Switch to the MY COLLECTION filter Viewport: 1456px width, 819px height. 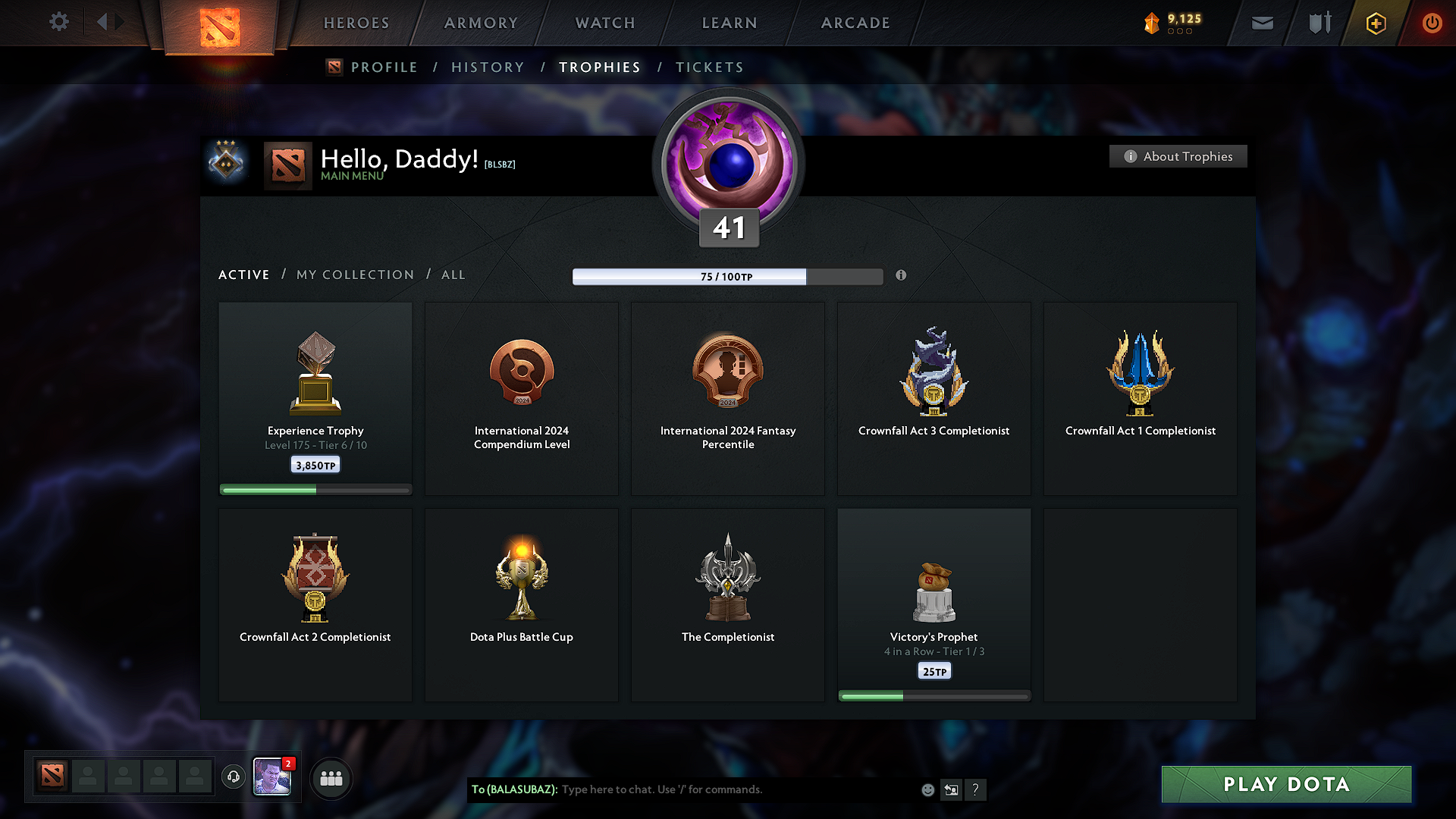354,275
